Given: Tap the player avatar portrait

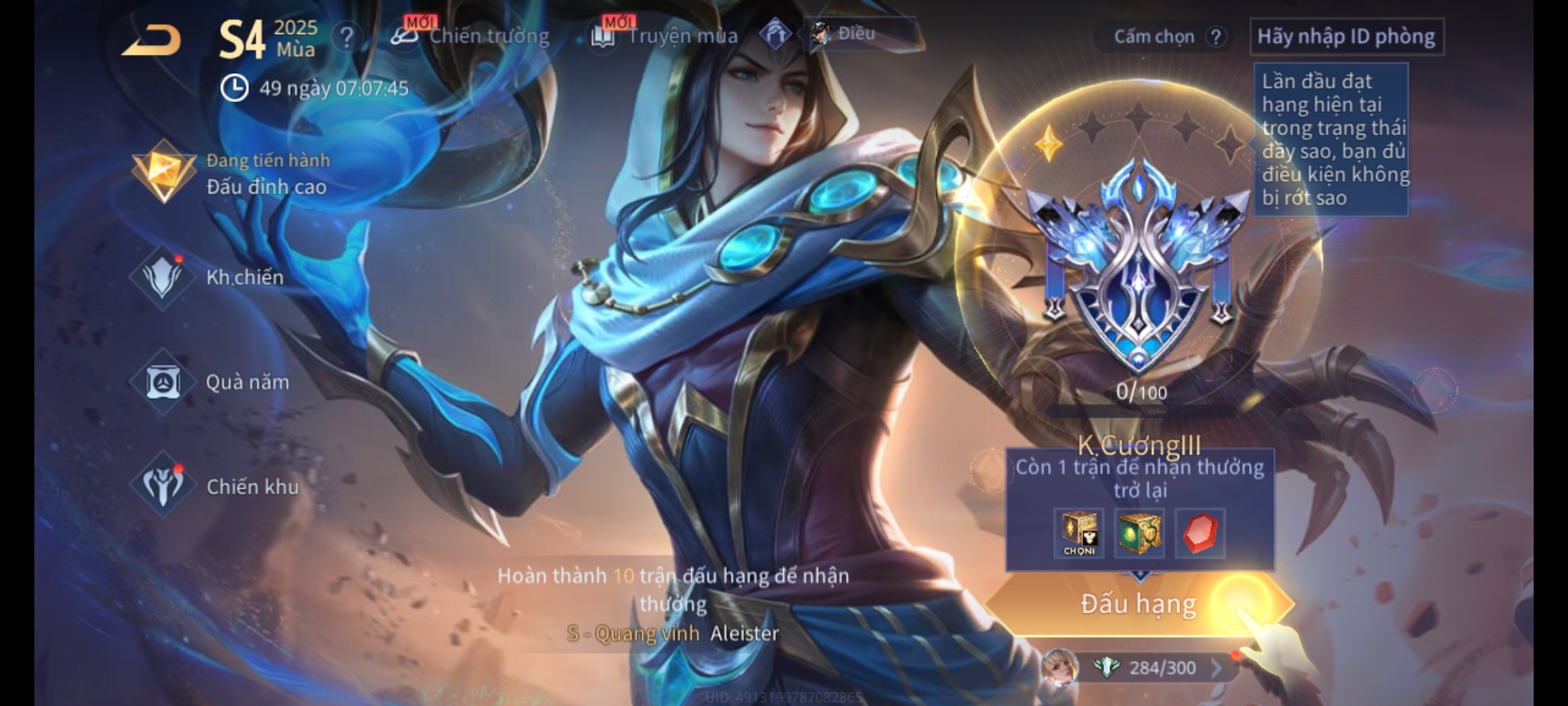Looking at the screenshot, I should [1059, 667].
